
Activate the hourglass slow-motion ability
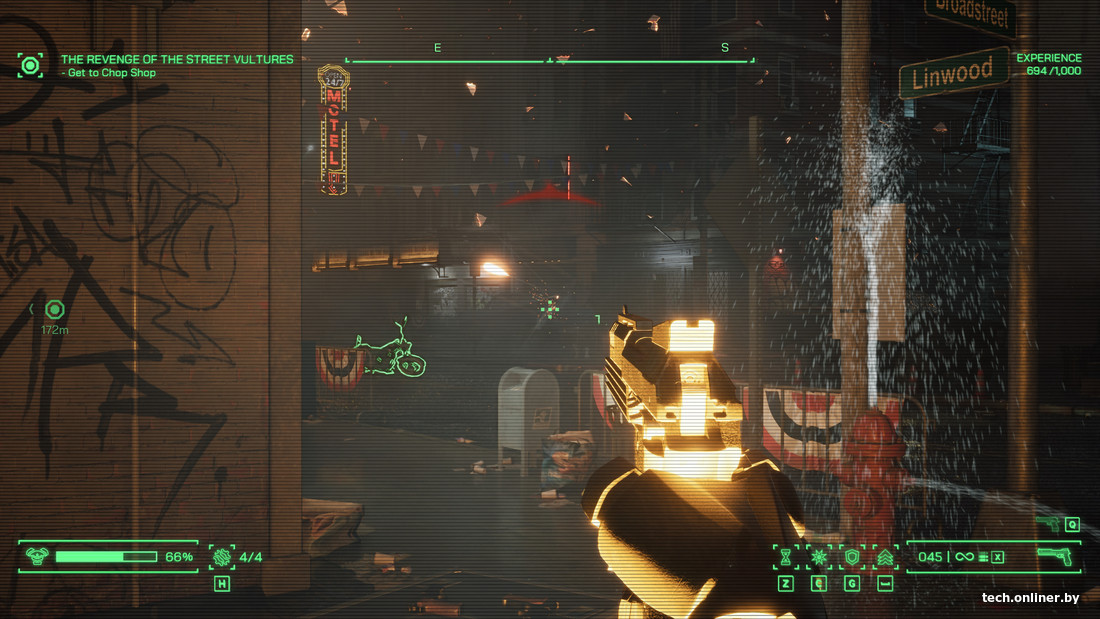click(786, 556)
